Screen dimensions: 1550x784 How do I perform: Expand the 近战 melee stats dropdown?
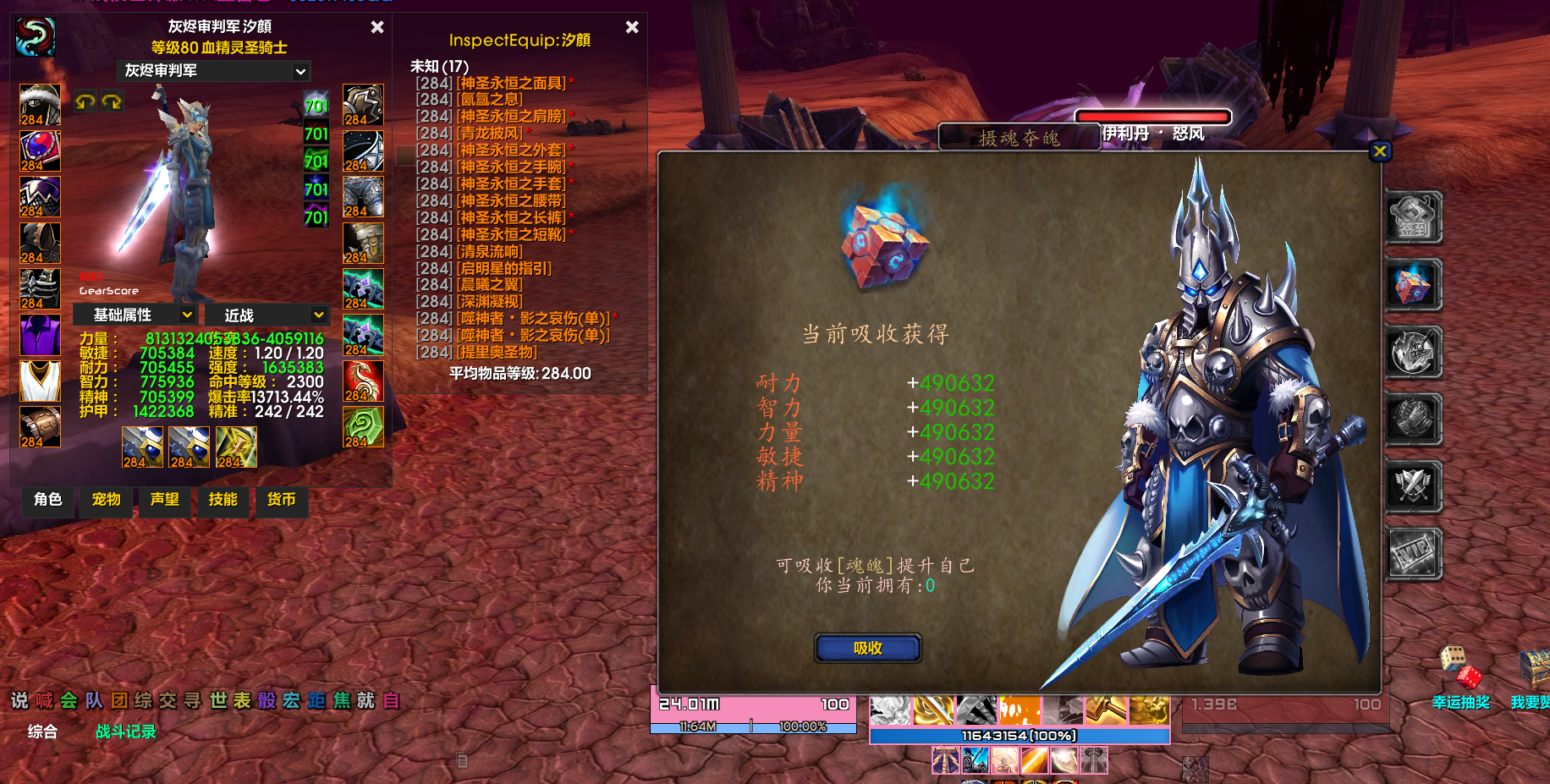click(267, 314)
